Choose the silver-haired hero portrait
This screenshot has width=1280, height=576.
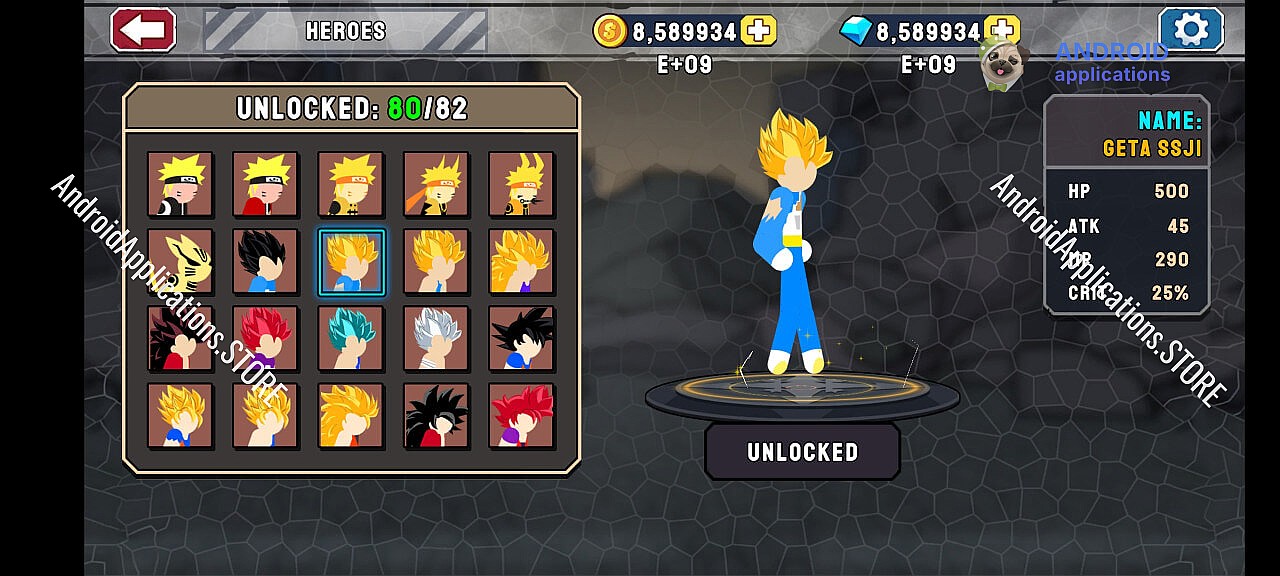[x=436, y=339]
